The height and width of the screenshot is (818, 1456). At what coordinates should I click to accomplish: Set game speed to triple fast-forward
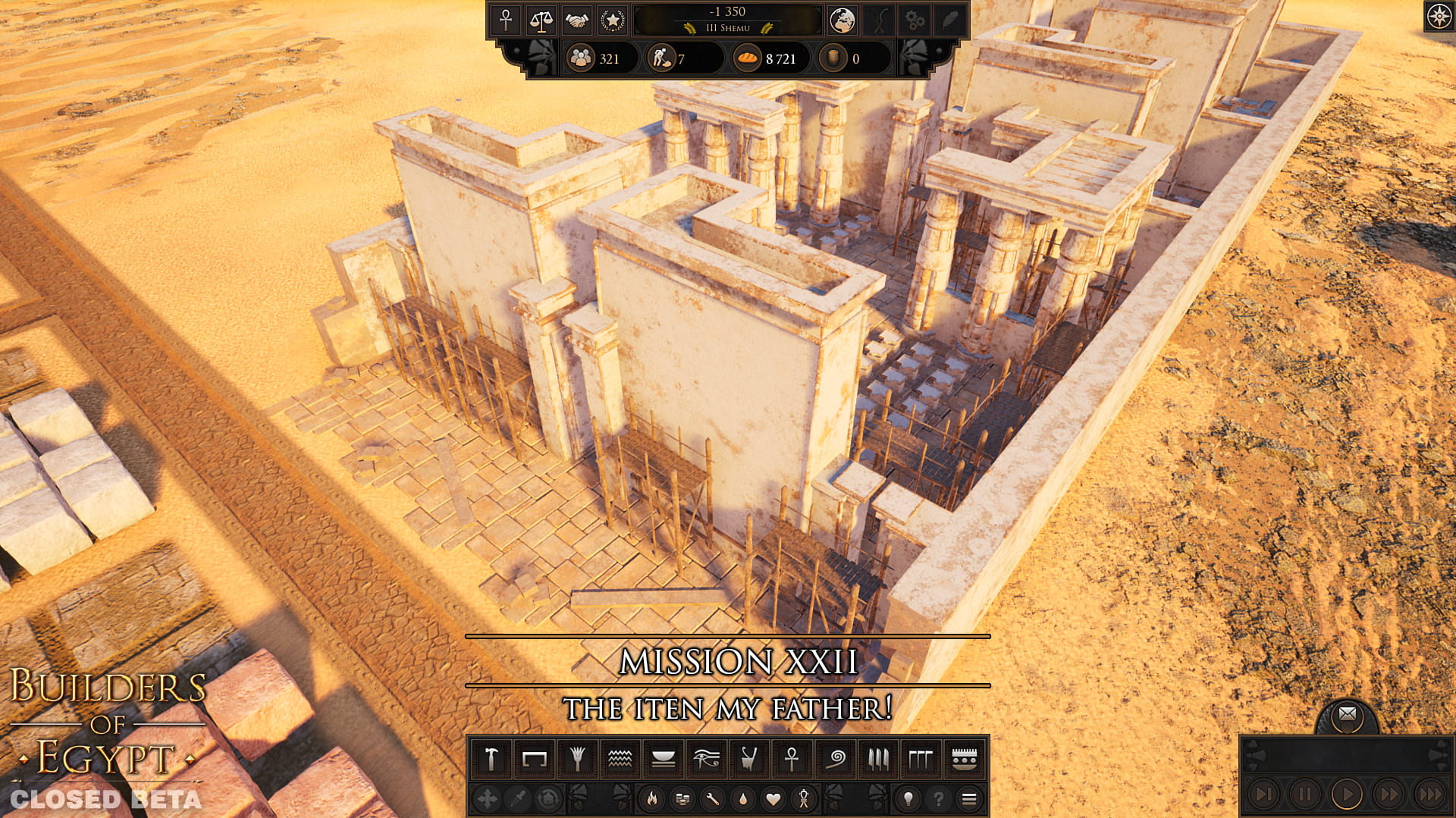pos(1430,794)
